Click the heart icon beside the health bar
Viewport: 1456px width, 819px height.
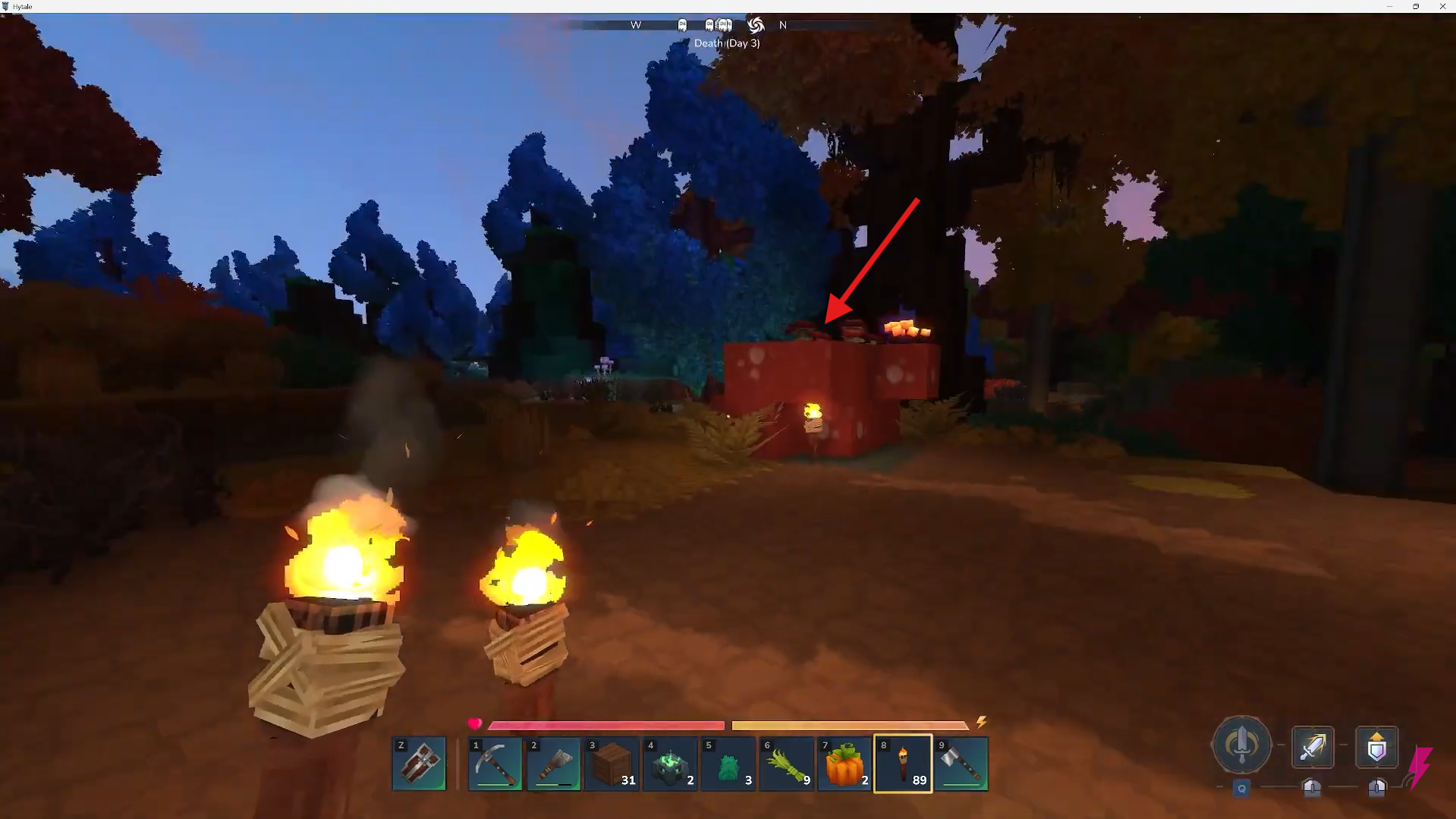pos(476,725)
